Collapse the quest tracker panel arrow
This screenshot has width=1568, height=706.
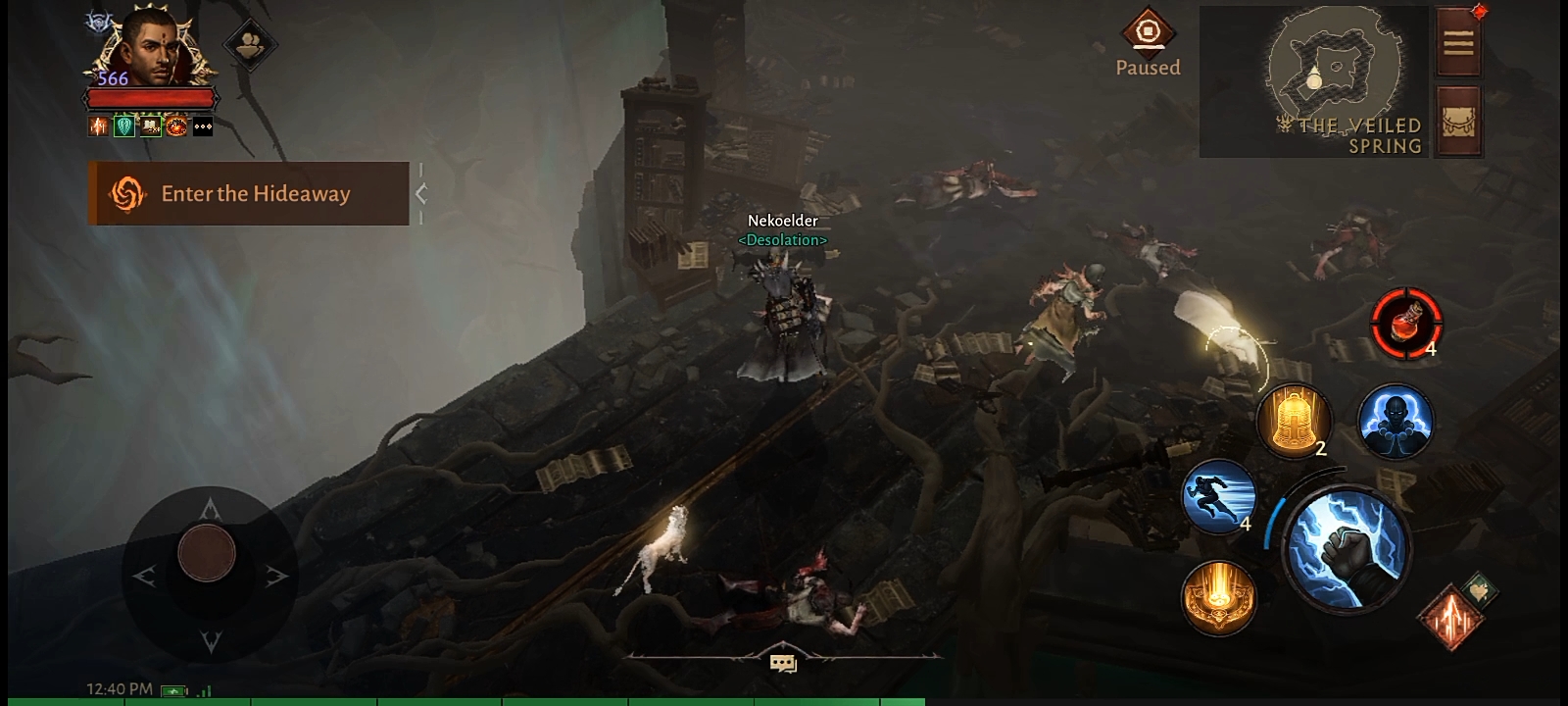click(x=421, y=194)
